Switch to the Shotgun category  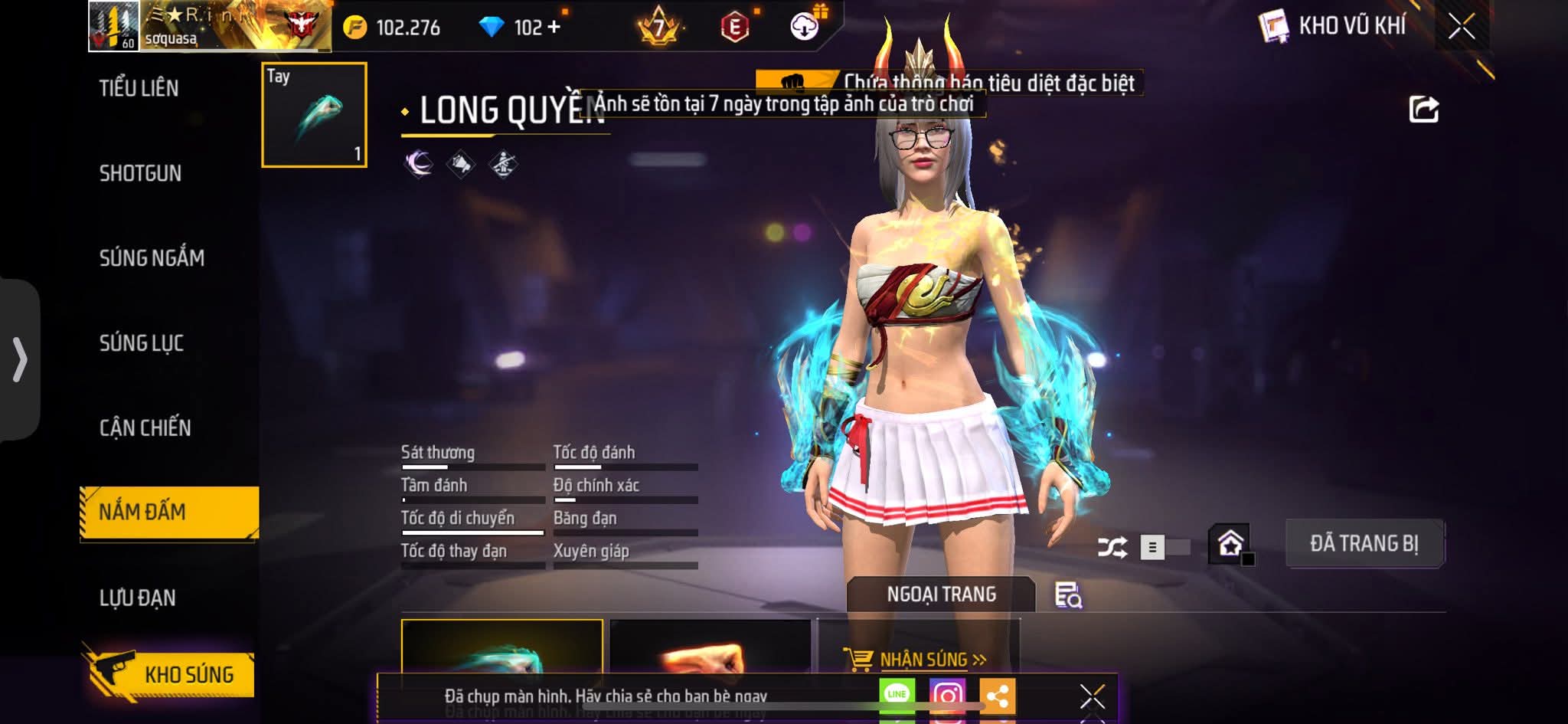pos(140,173)
